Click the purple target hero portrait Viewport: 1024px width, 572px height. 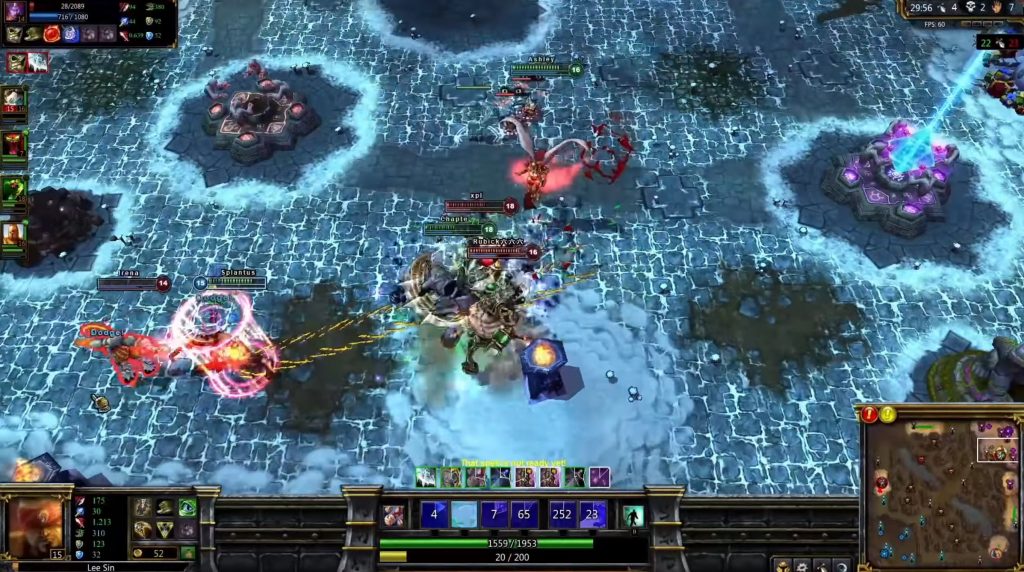tap(16, 12)
